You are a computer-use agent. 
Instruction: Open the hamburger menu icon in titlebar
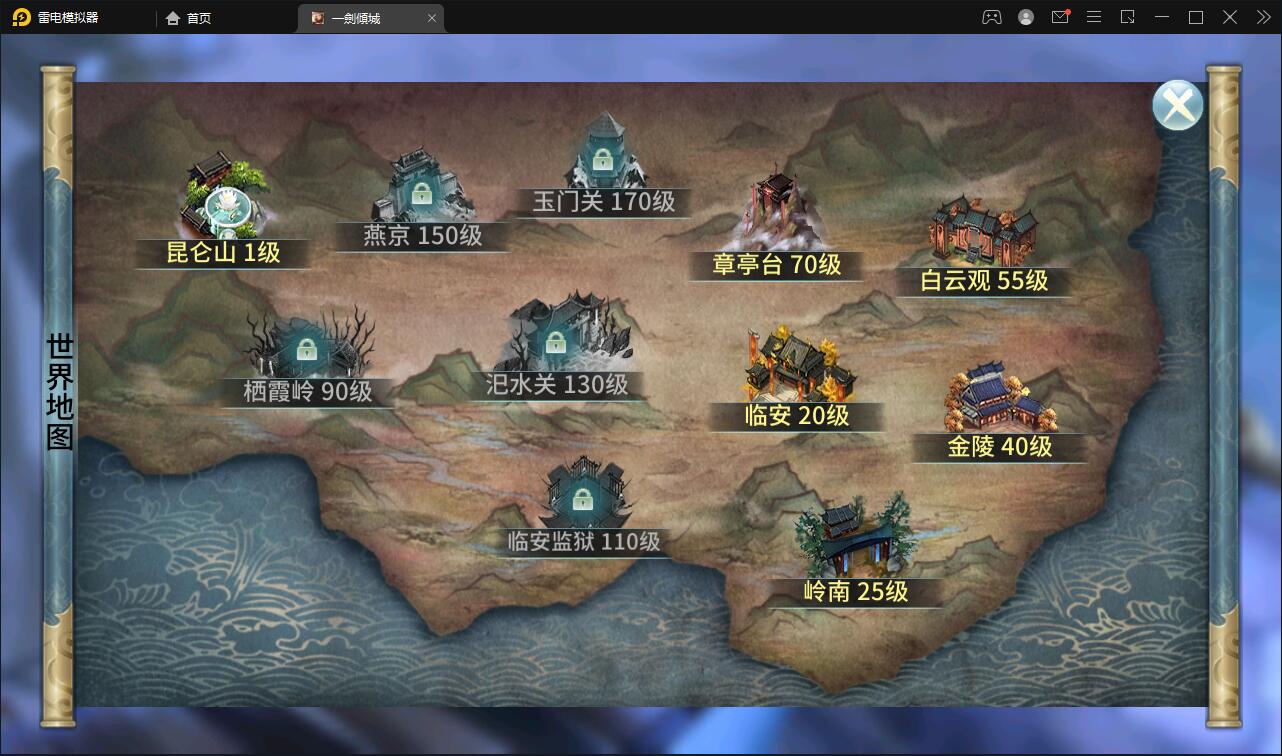pos(1093,17)
